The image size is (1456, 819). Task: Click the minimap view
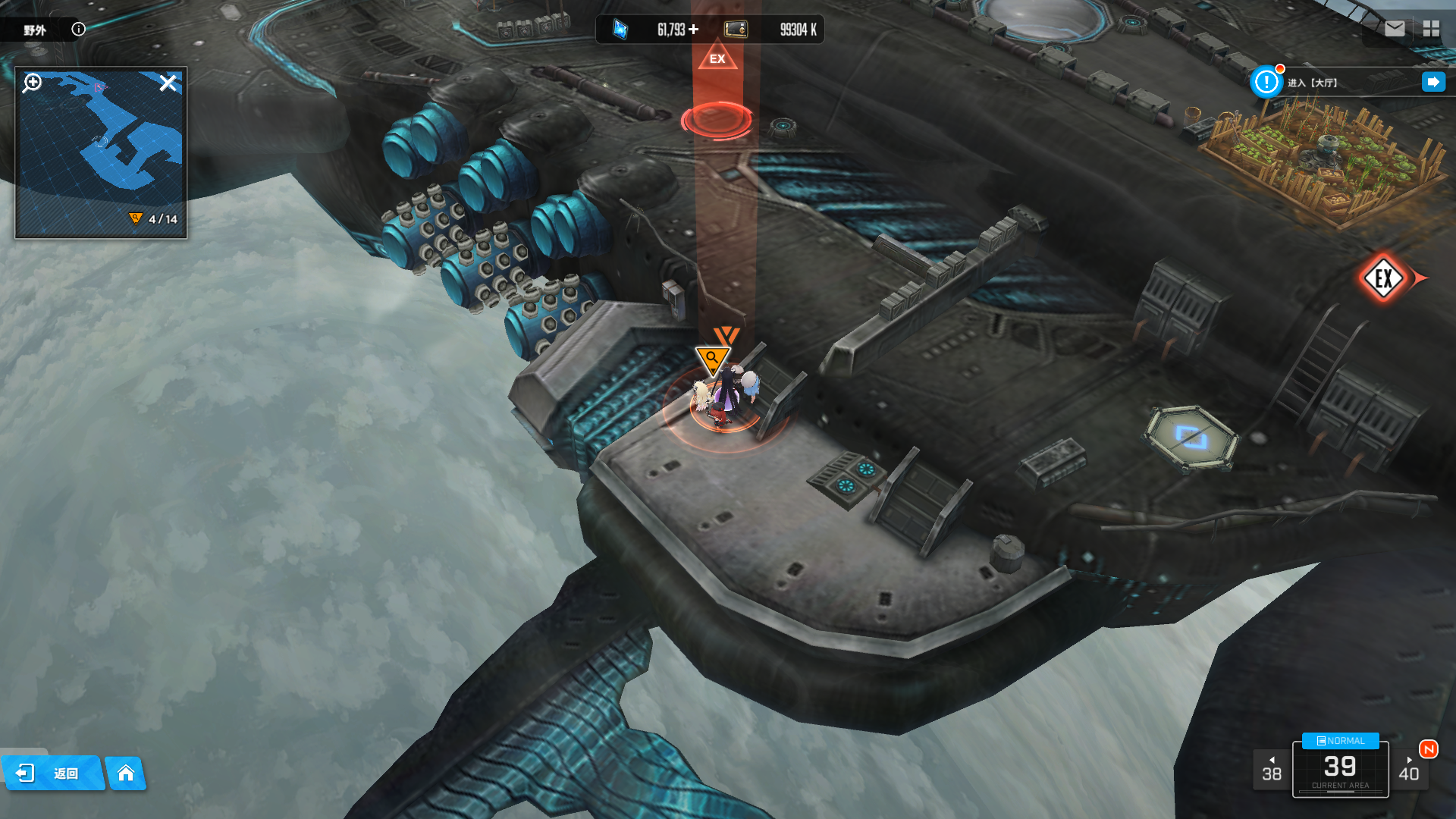pos(101,152)
